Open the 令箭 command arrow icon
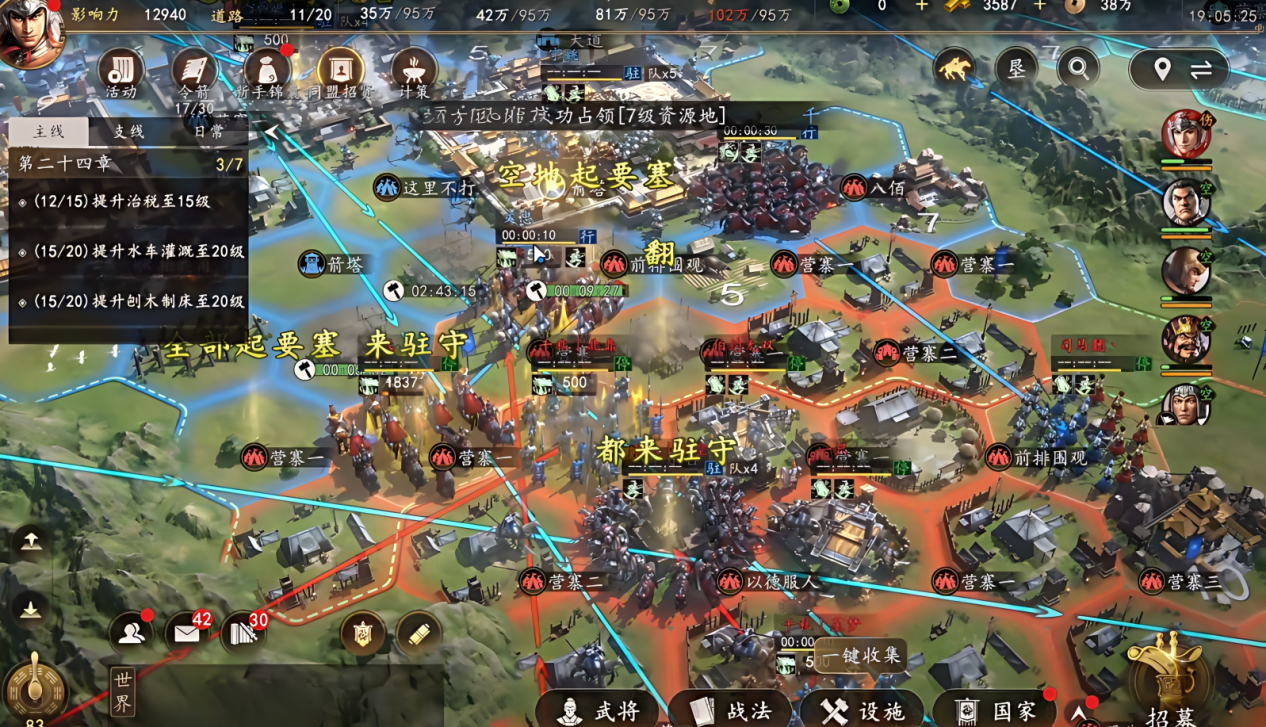 click(x=194, y=72)
